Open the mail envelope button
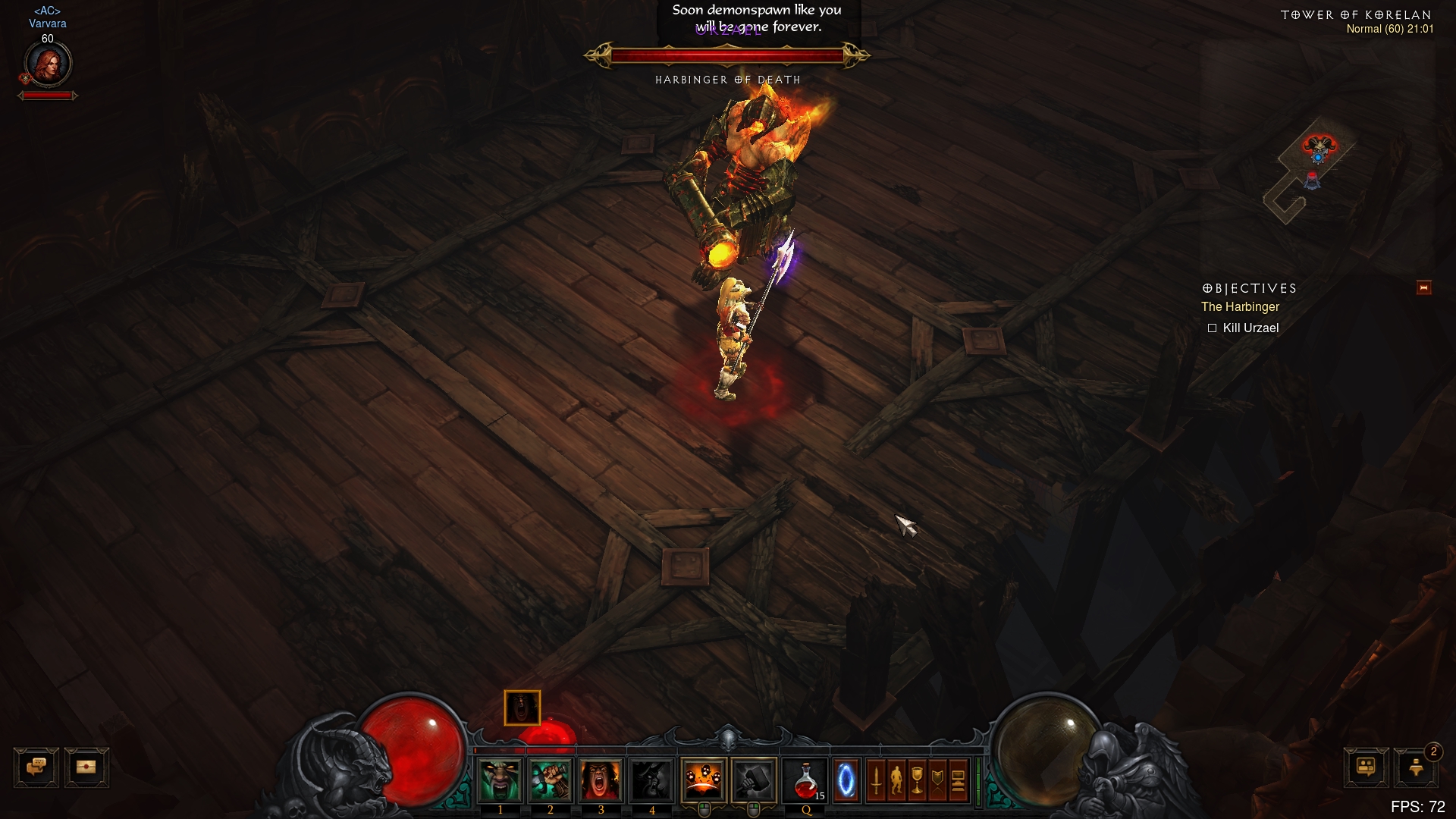 pyautogui.click(x=86, y=767)
